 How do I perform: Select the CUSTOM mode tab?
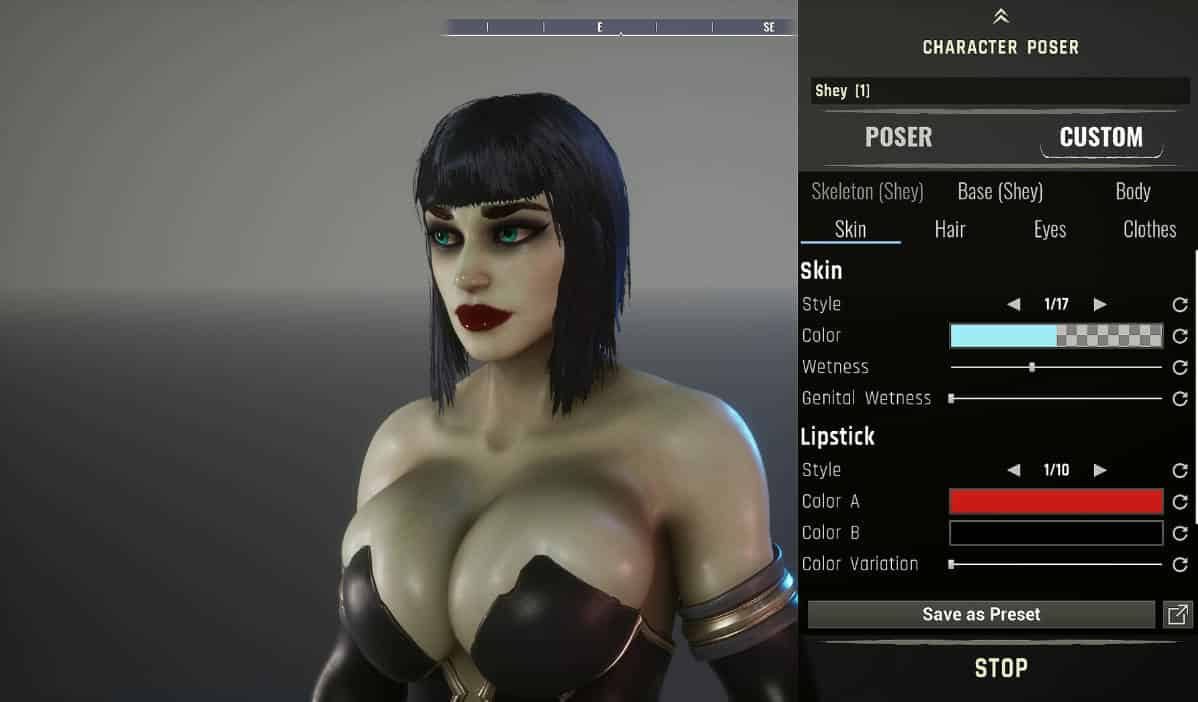point(1101,137)
